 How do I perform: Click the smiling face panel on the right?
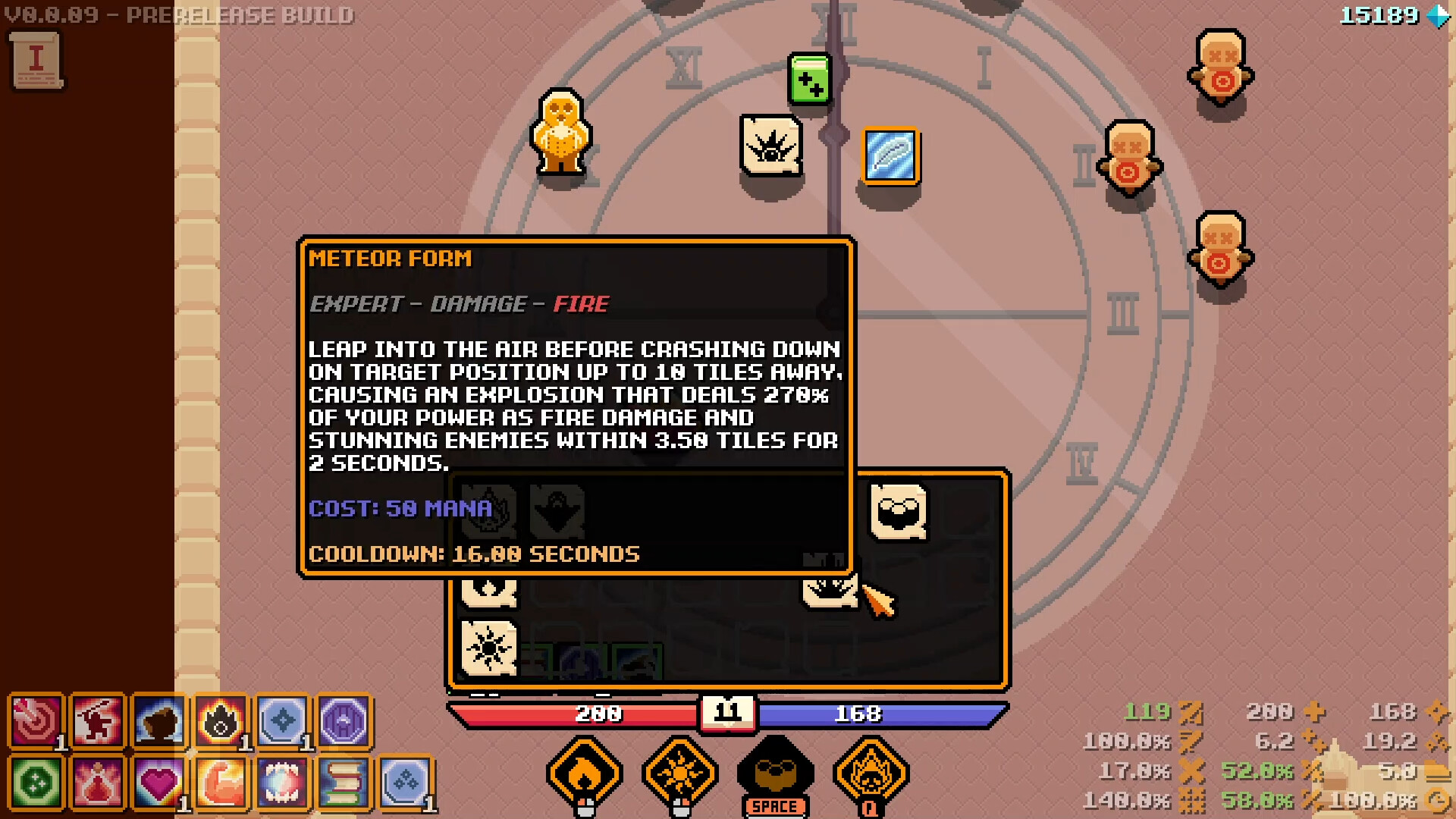tap(899, 513)
